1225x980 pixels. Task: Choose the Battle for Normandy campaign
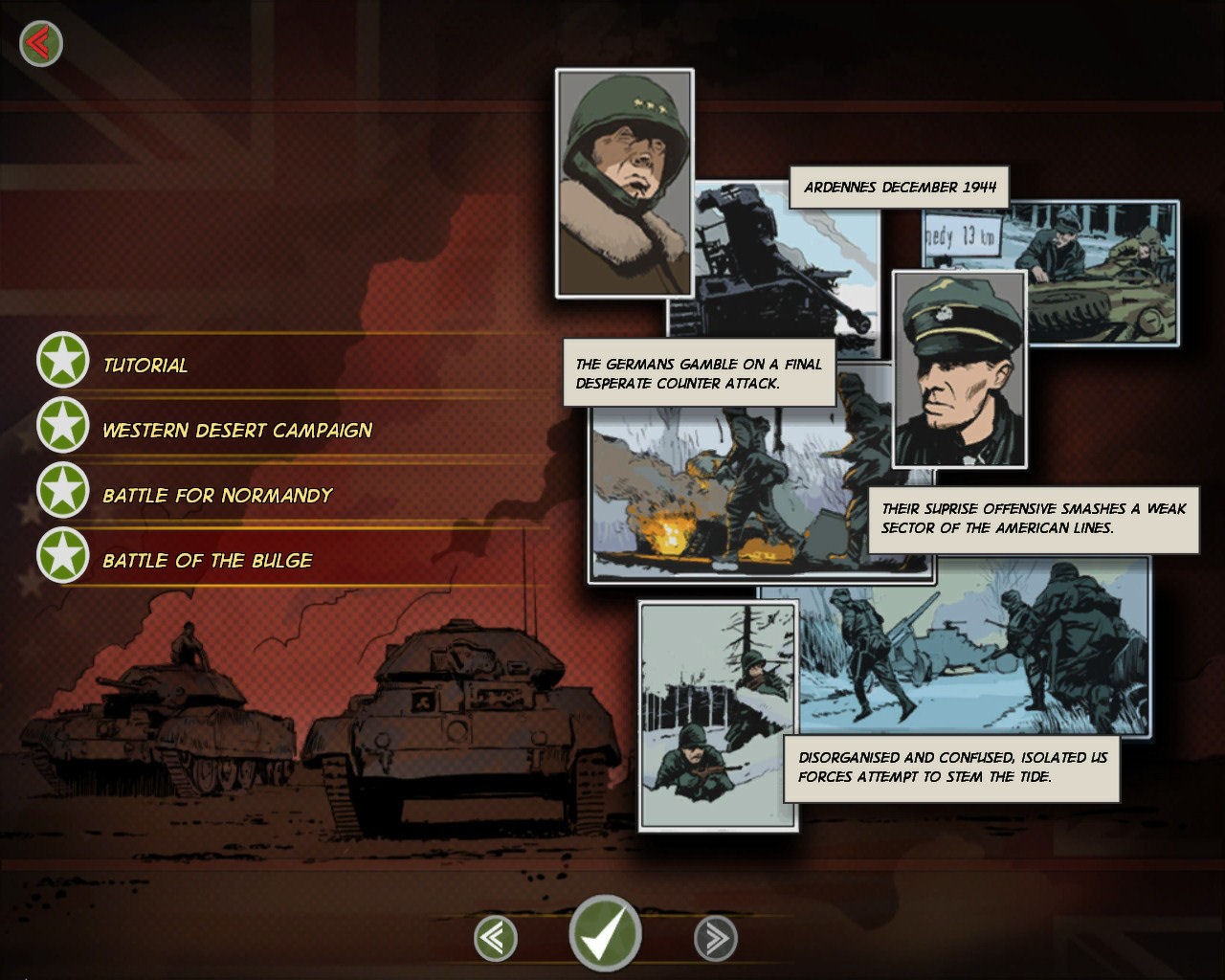click(216, 495)
